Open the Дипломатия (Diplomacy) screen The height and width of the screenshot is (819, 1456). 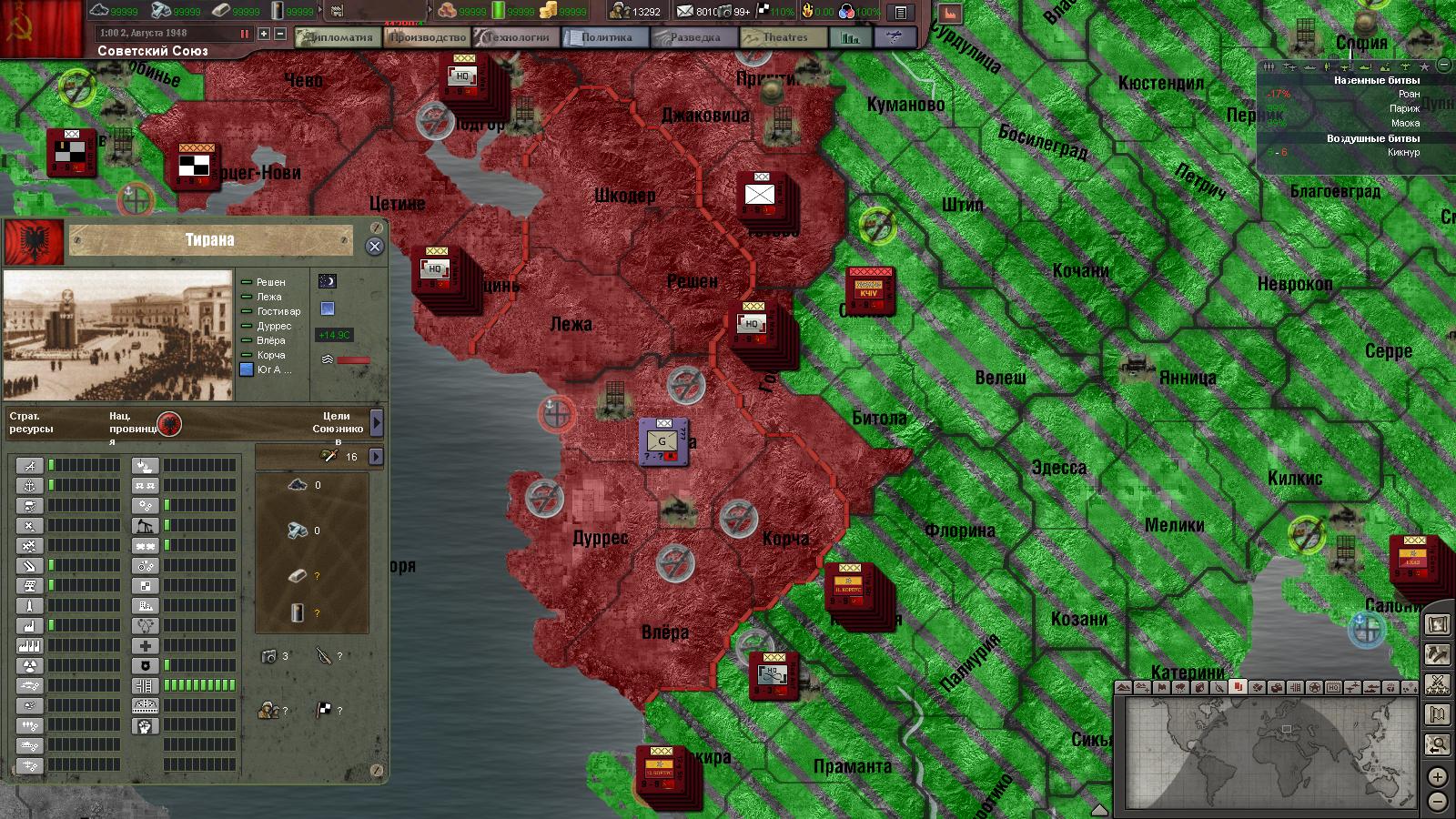[337, 37]
